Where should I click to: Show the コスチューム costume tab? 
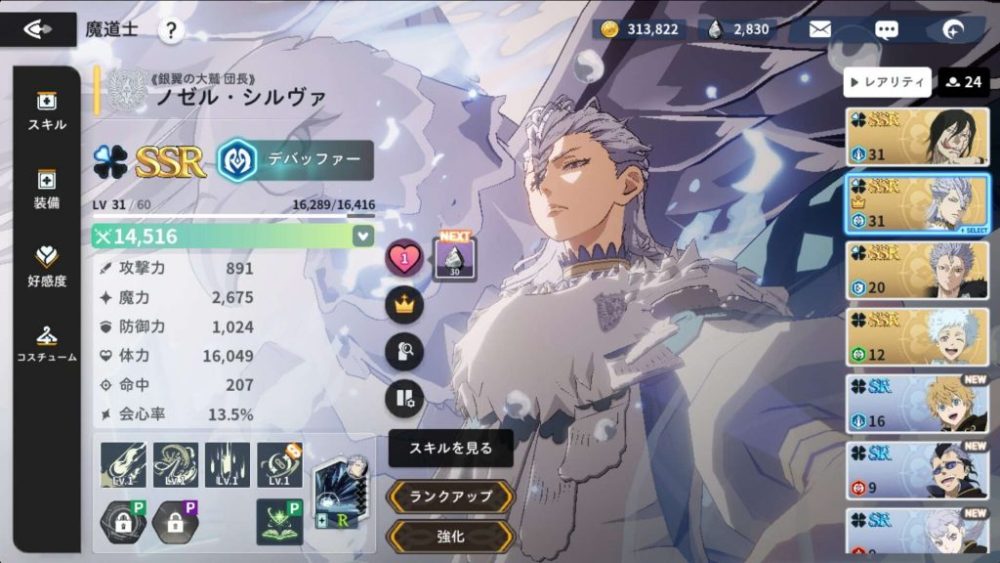(47, 343)
